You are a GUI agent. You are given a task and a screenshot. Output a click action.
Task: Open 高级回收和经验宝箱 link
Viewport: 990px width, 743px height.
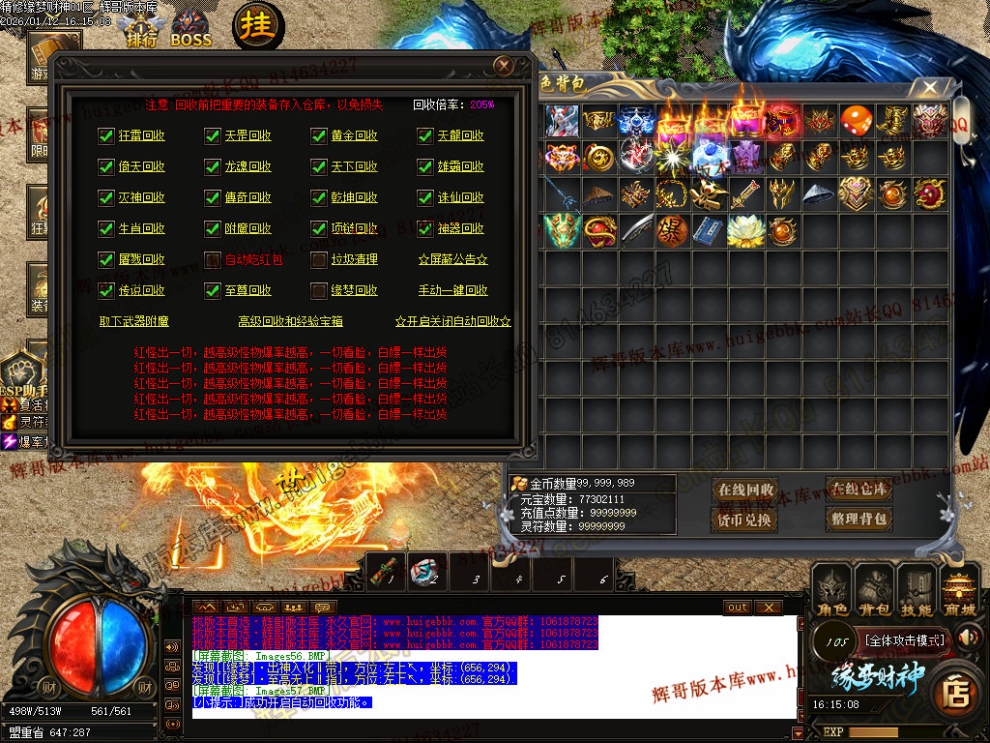click(290, 322)
